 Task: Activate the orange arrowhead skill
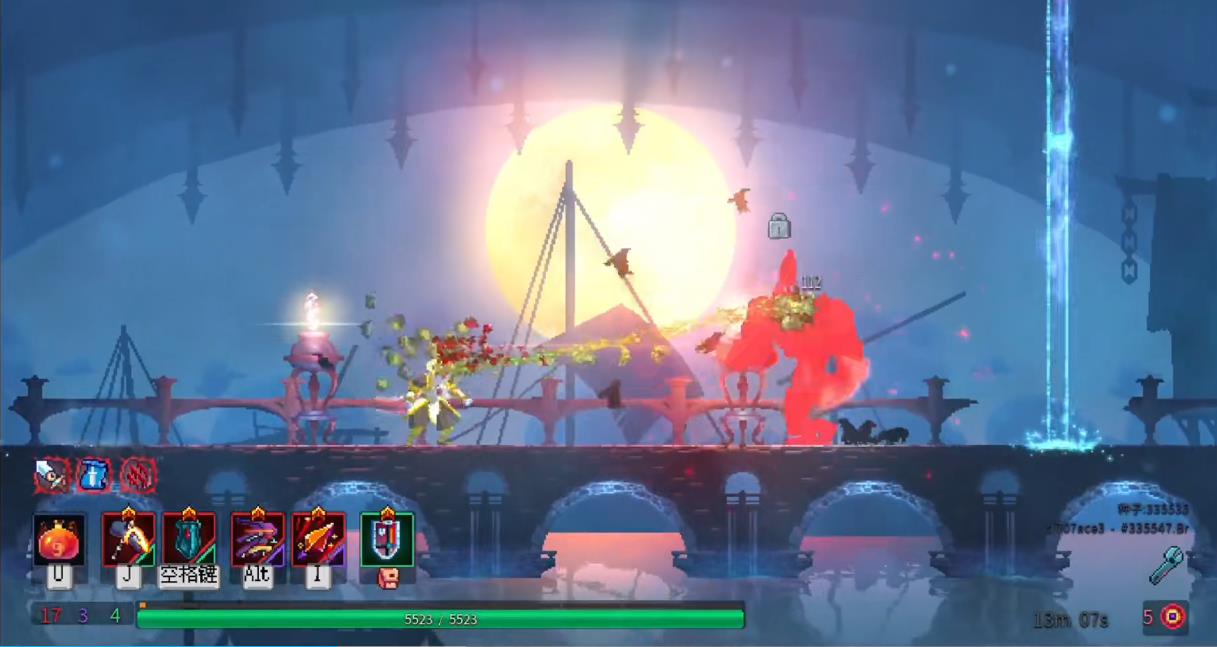tap(318, 540)
